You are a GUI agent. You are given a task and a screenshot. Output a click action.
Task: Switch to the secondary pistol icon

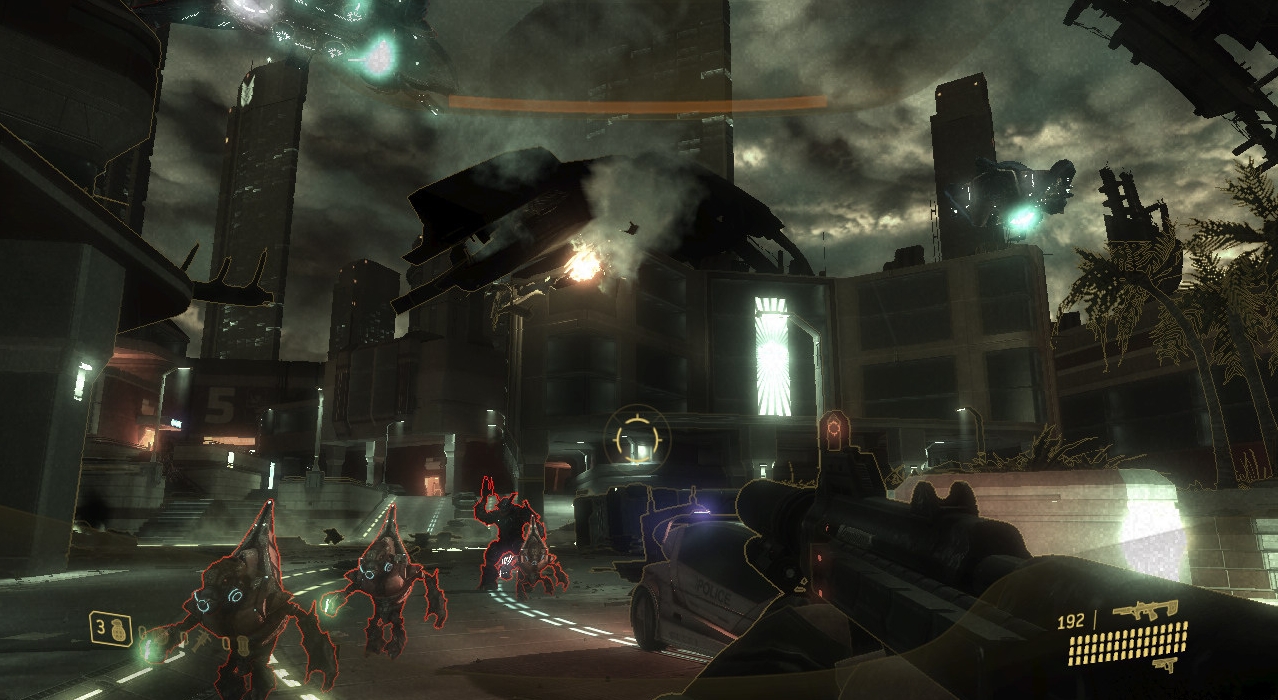pyautogui.click(x=1164, y=665)
